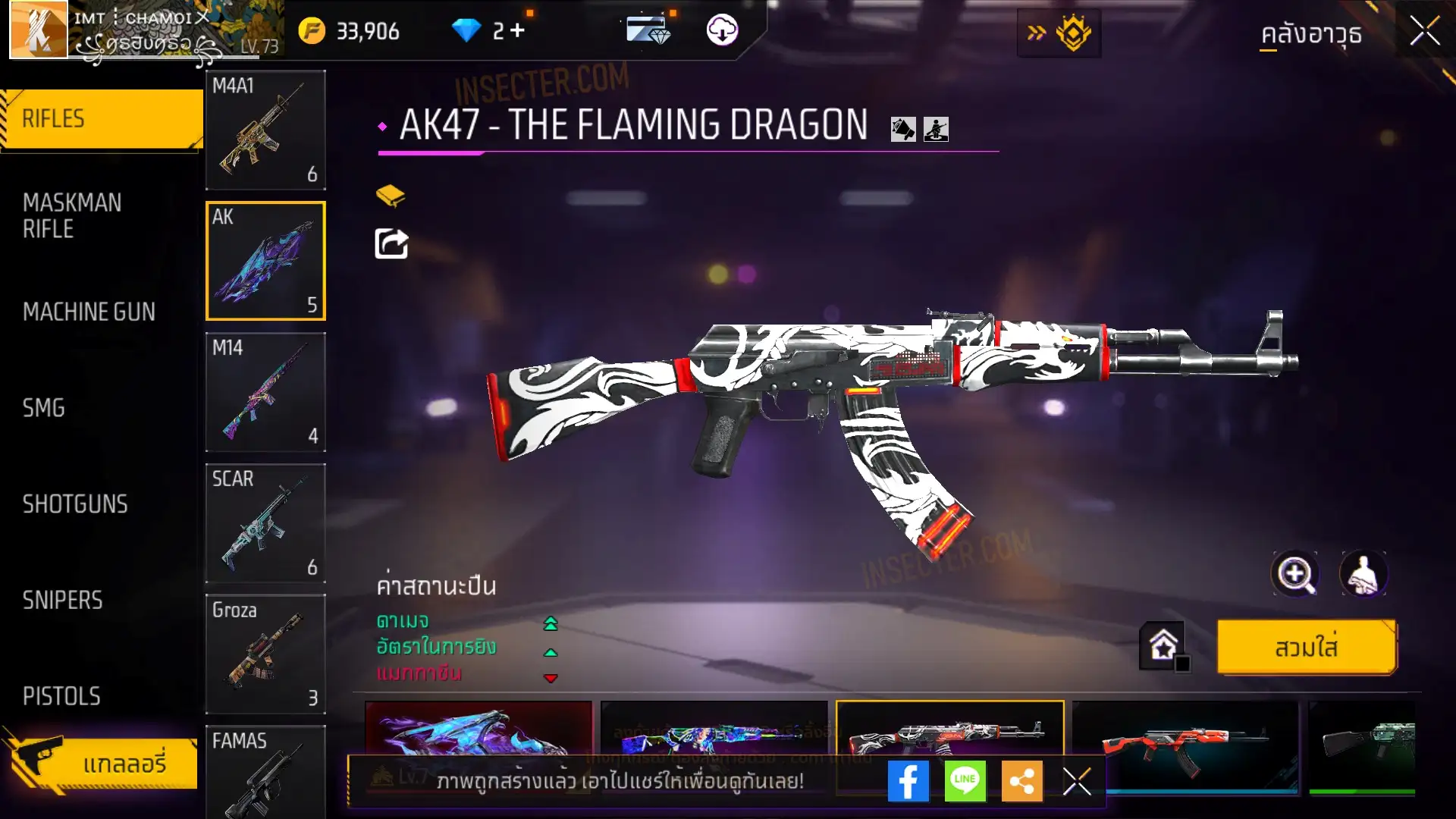Switch to the SMG category
1456x819 pixels.
44,408
